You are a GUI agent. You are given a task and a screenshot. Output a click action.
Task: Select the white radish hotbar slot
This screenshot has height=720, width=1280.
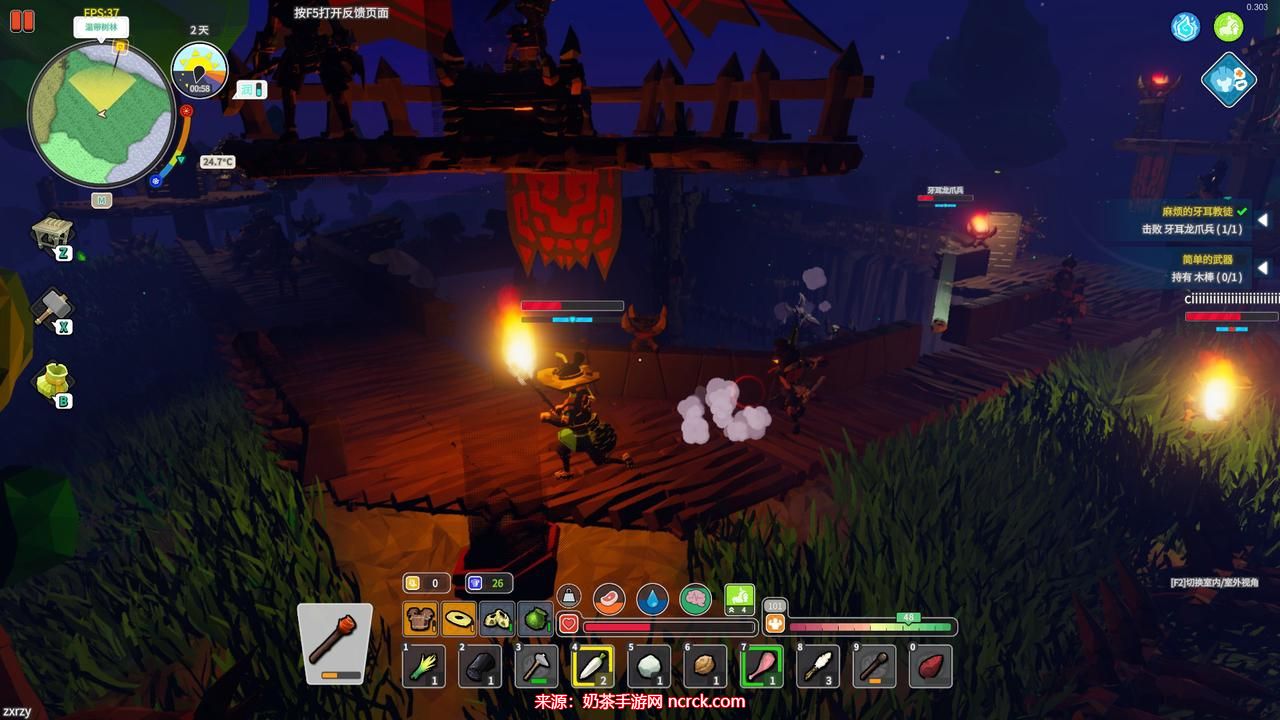593,666
